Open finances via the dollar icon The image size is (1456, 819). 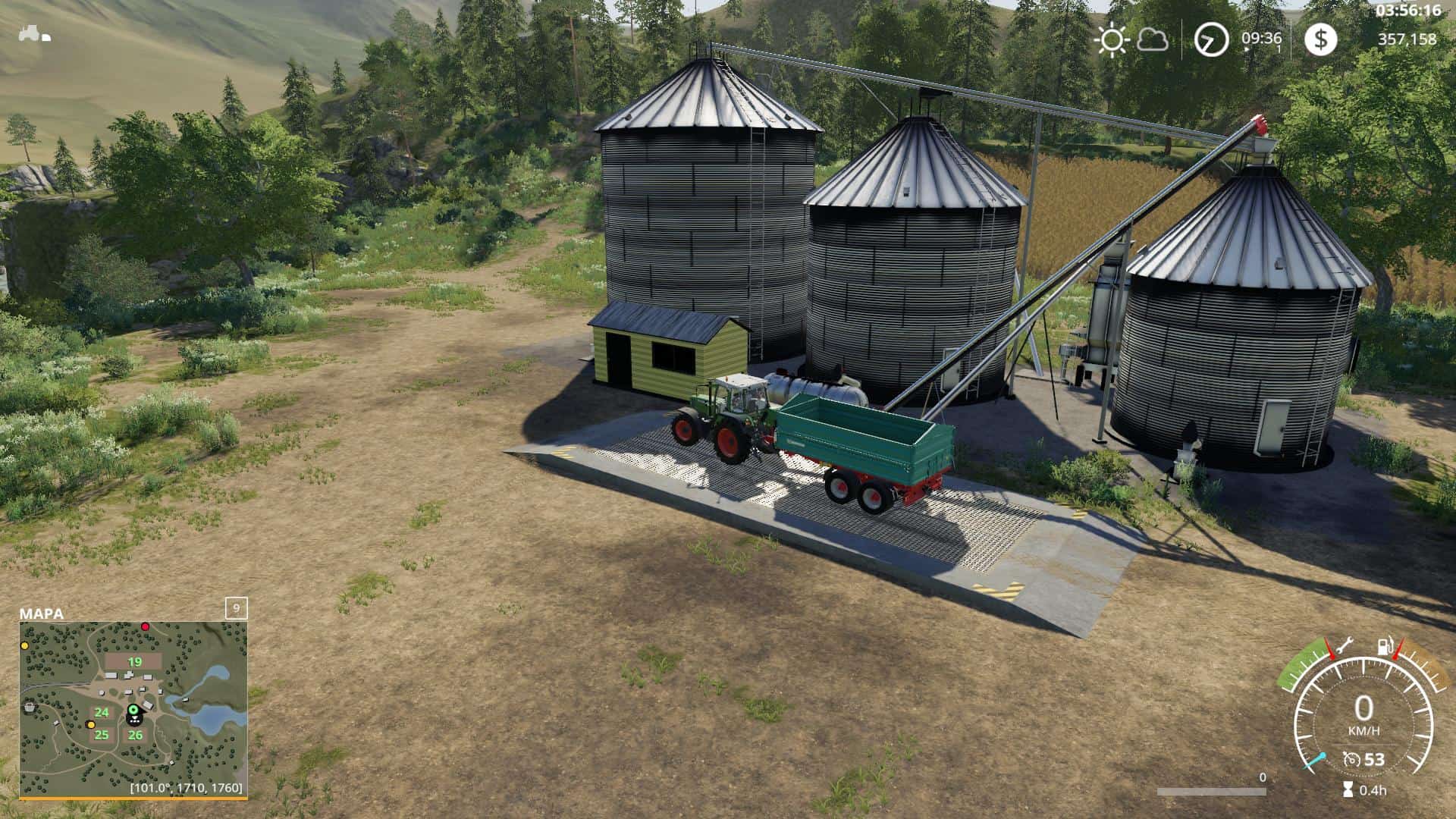pyautogui.click(x=1320, y=39)
